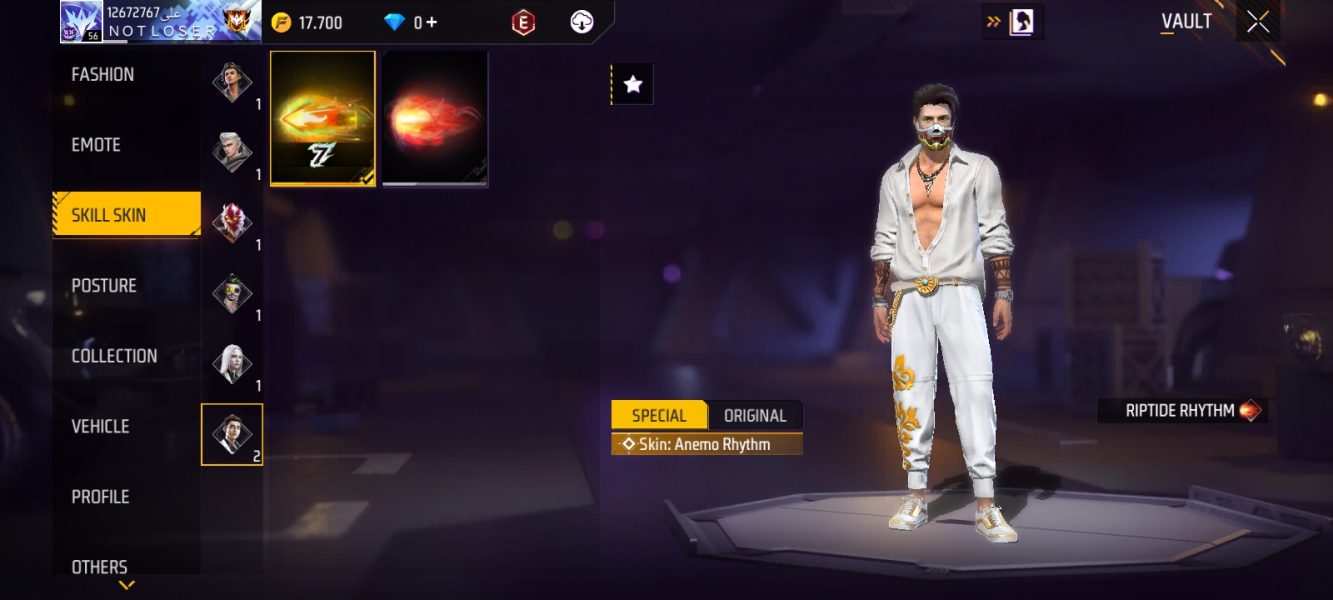
Task: Open the Posture category
Action: click(x=104, y=286)
